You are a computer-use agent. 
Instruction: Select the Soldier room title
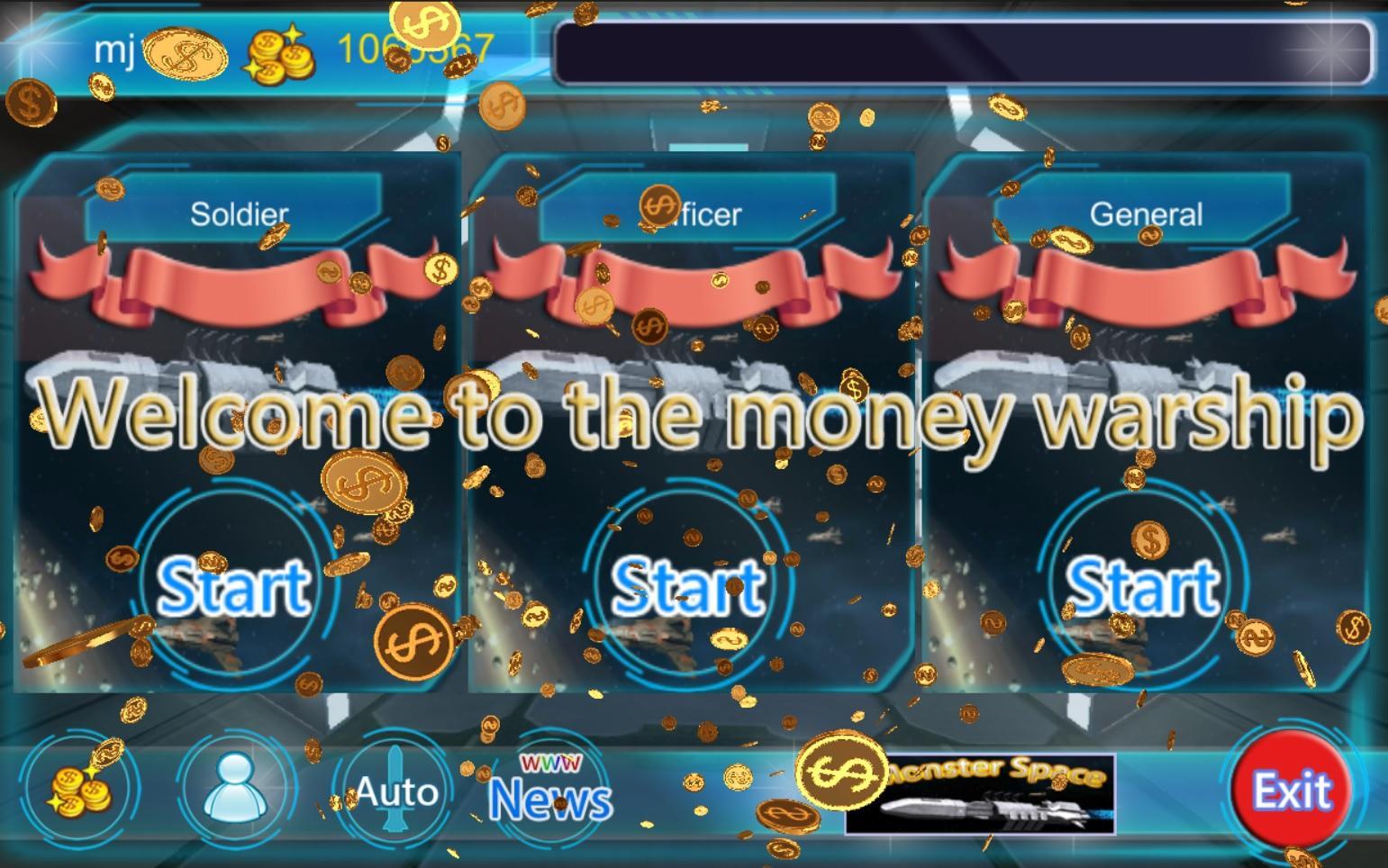239,213
